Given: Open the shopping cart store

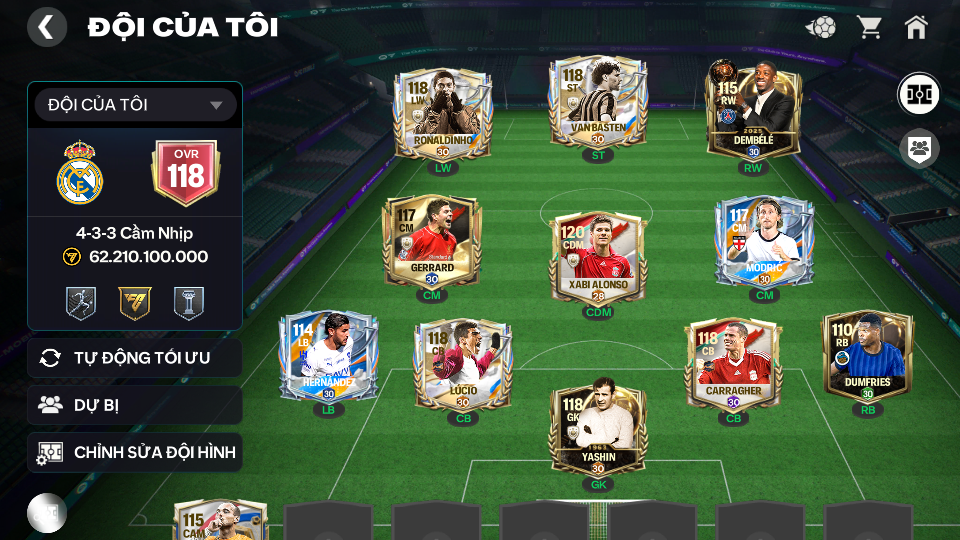Looking at the screenshot, I should pos(869,27).
